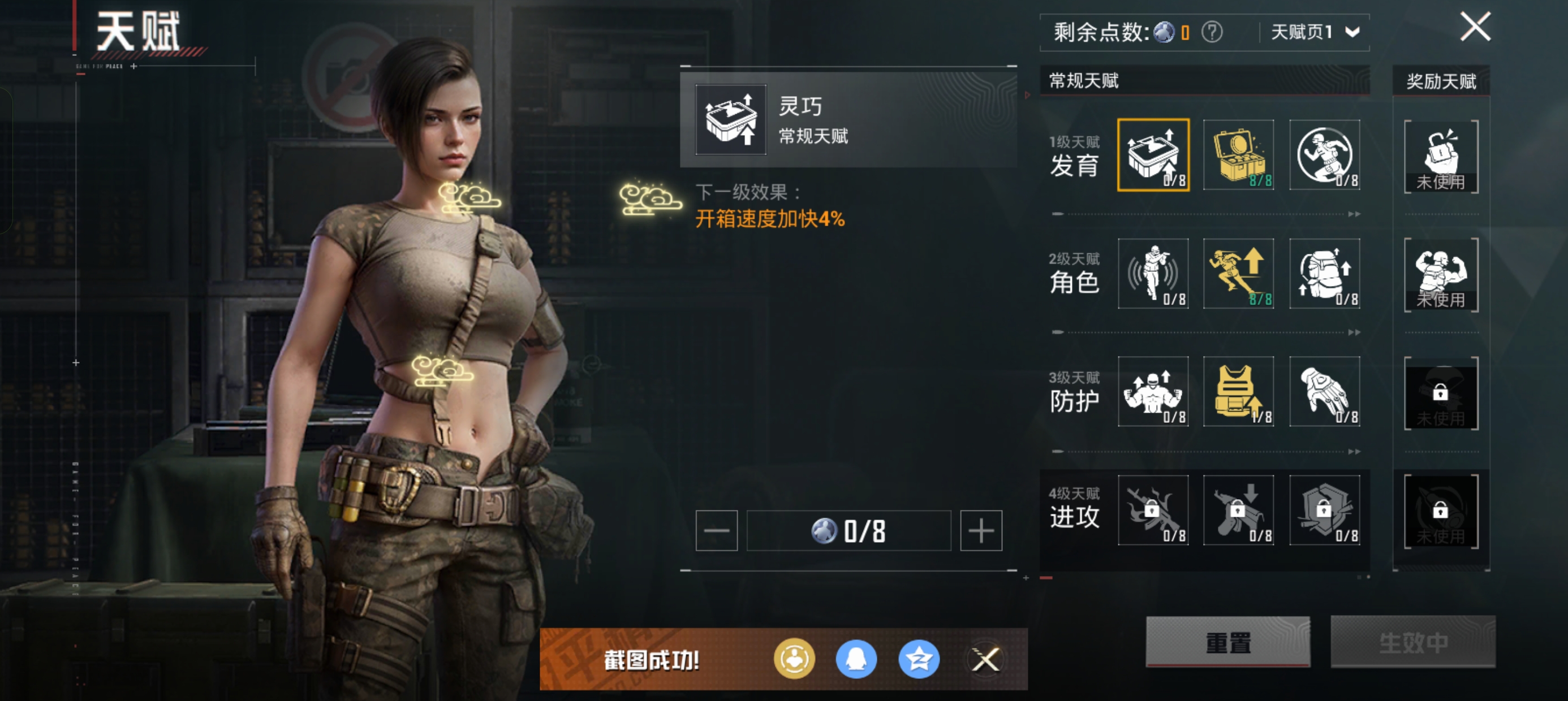Click the 生效中 active status button

(x=1413, y=642)
